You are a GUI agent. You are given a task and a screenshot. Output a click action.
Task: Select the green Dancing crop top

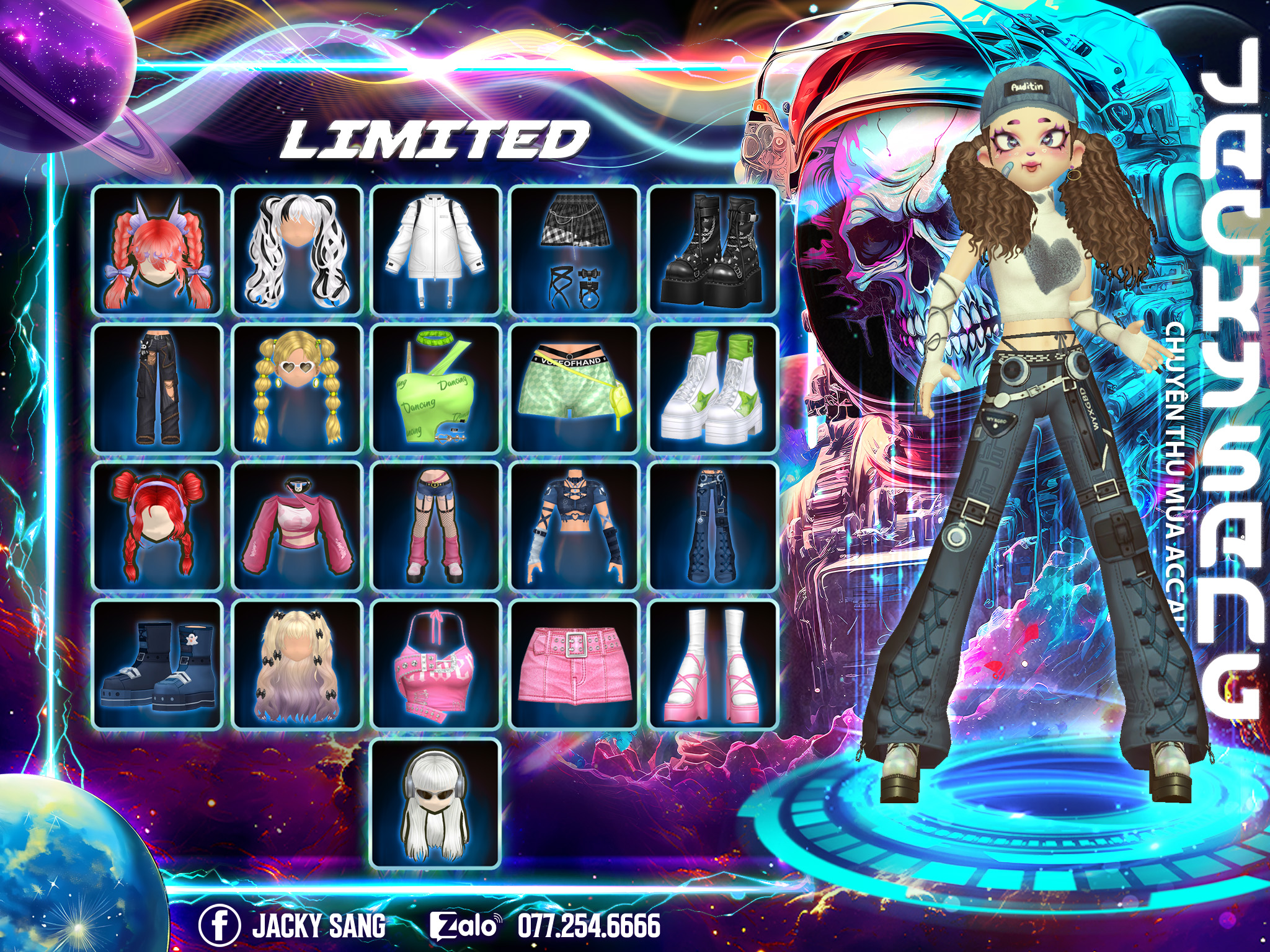(x=435, y=388)
